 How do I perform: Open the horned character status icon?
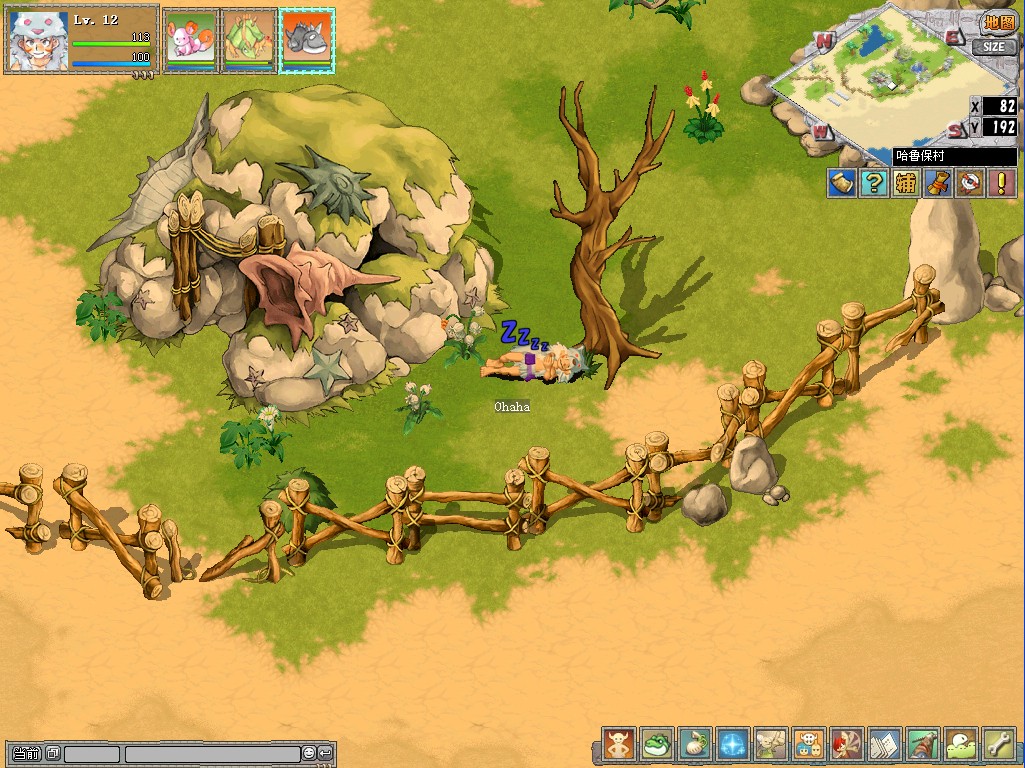pos(619,745)
